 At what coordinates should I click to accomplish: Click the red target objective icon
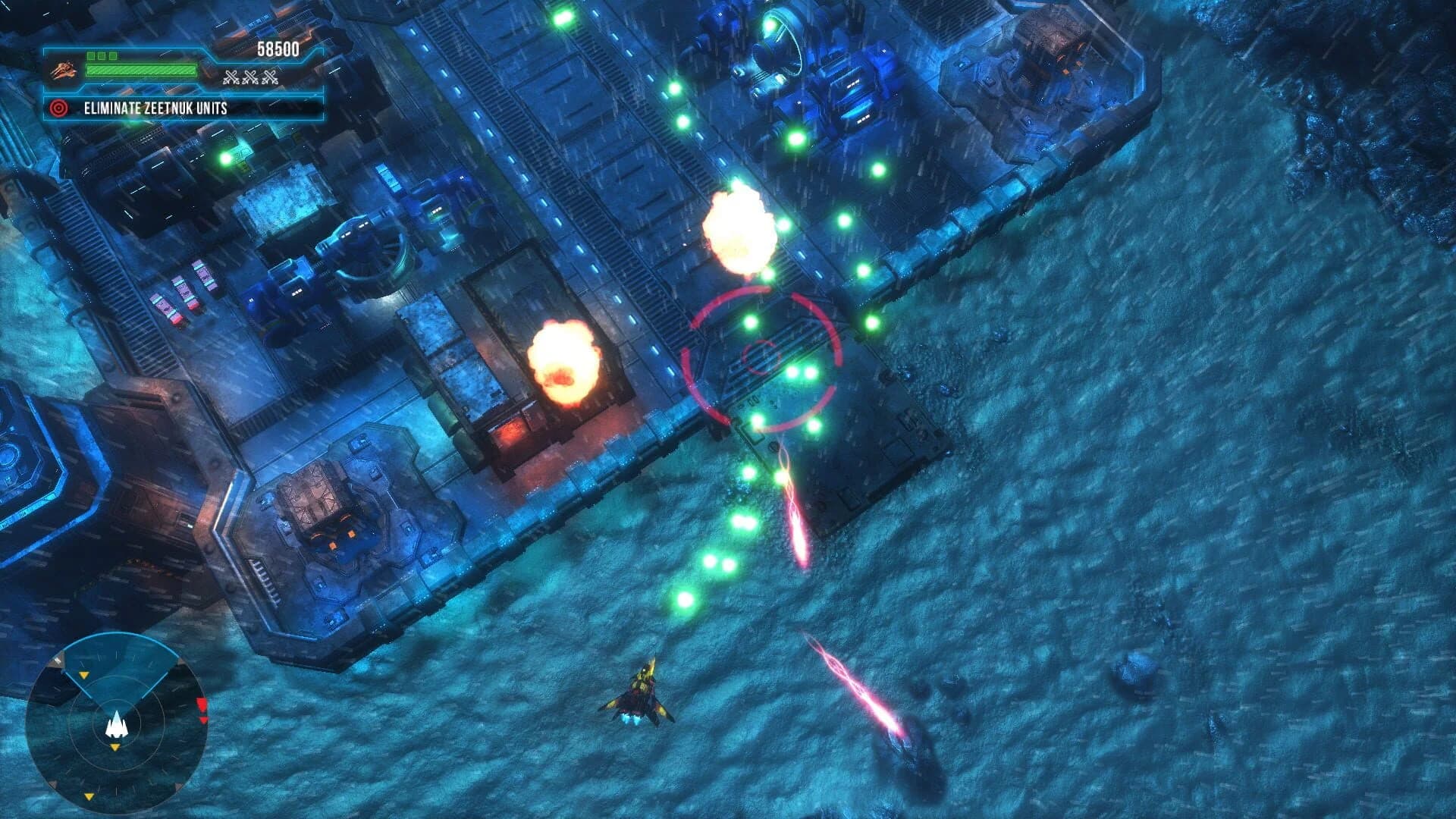[59, 108]
